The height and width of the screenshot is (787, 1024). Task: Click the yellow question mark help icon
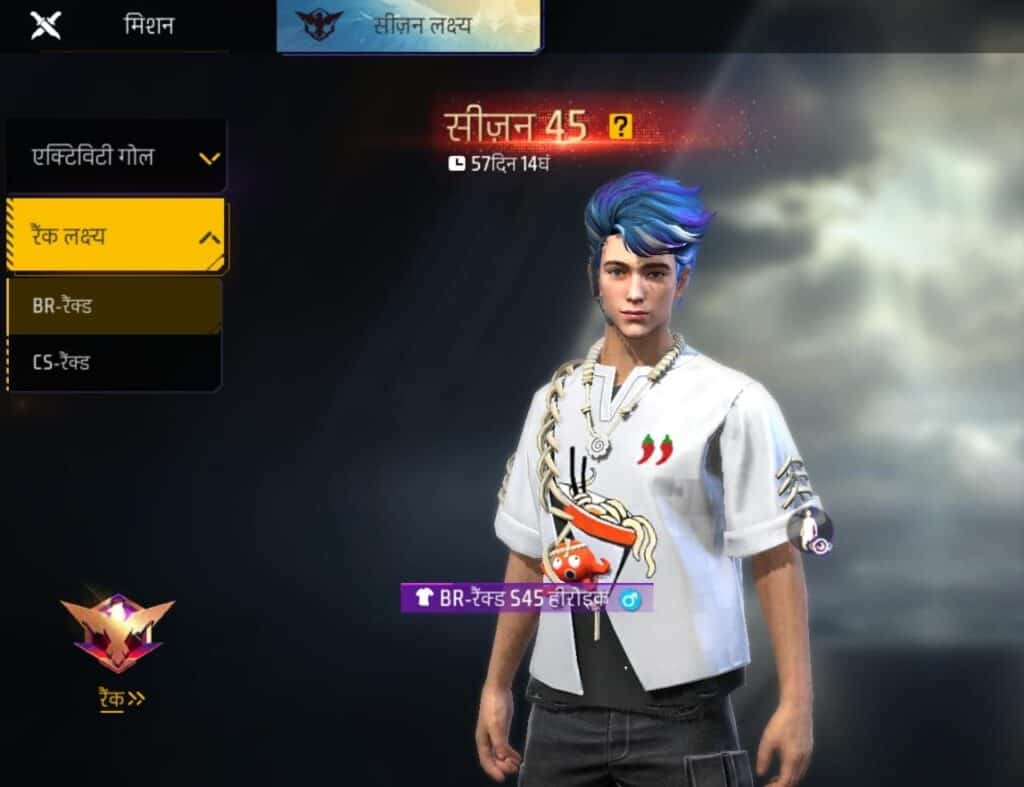[621, 127]
